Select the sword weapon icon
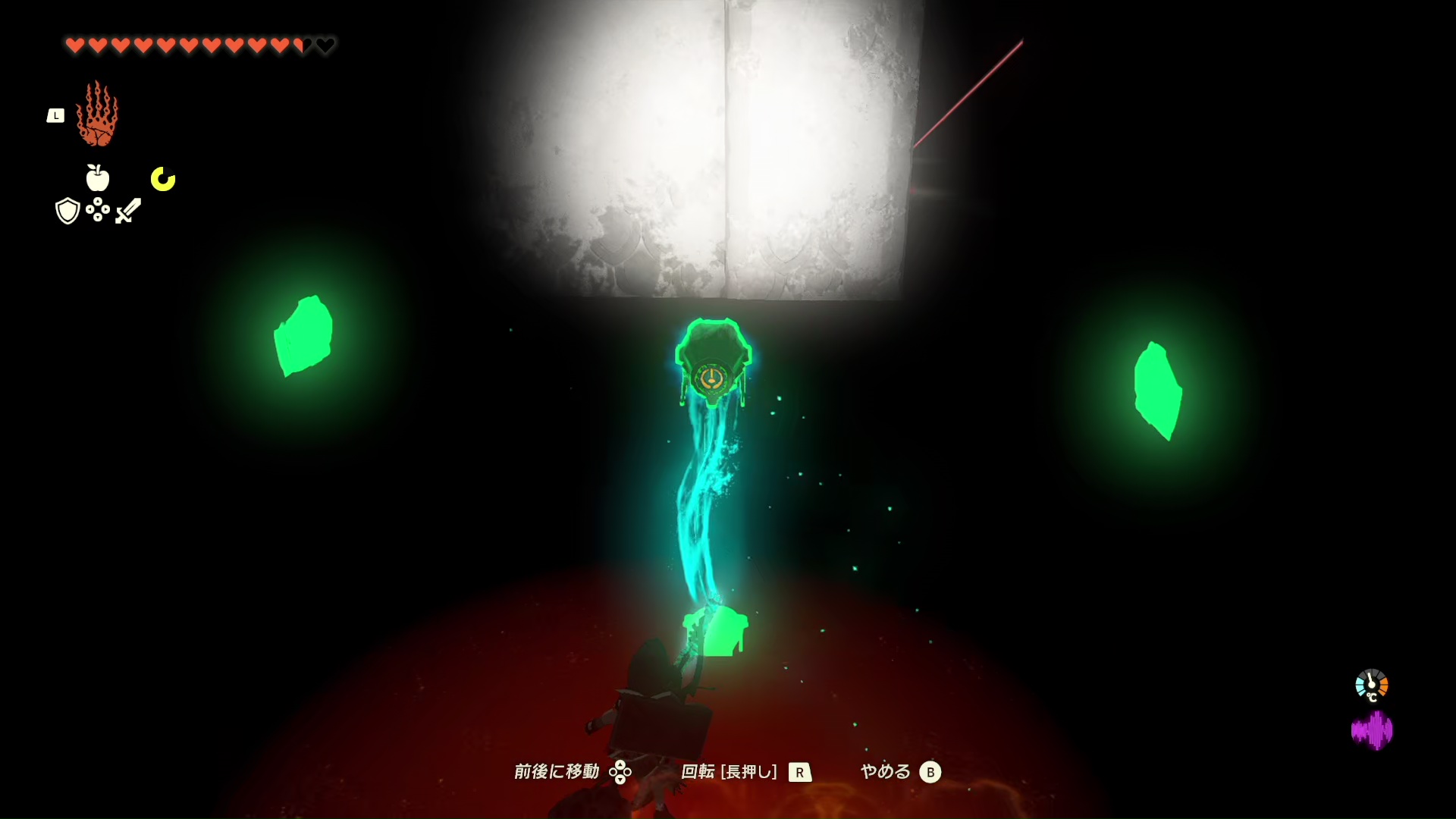This screenshot has width=1456, height=819. pyautogui.click(x=128, y=210)
